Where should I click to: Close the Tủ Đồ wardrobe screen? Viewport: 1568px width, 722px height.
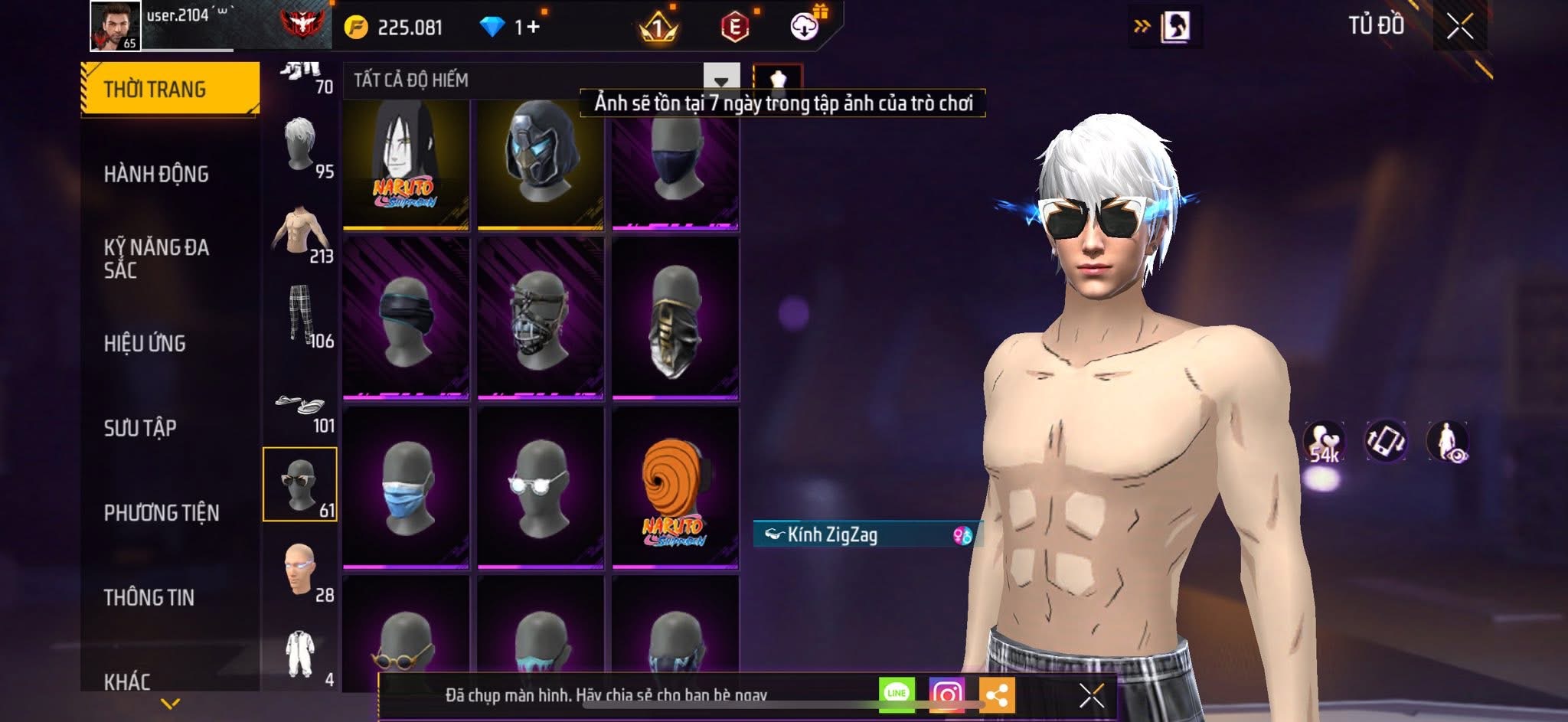(1460, 27)
